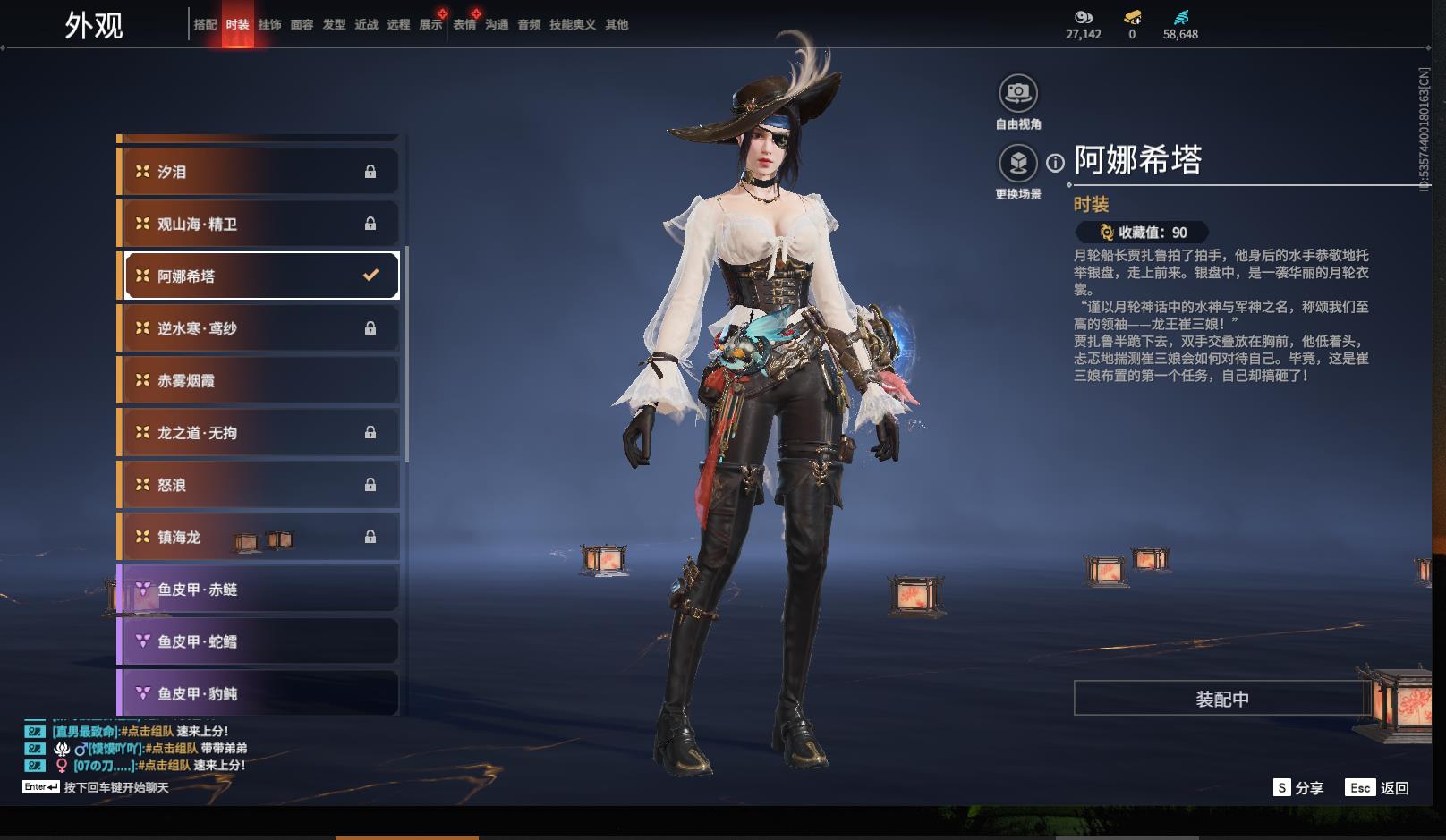Select the 表情 emote tab
The height and width of the screenshot is (840, 1446).
pos(464,25)
